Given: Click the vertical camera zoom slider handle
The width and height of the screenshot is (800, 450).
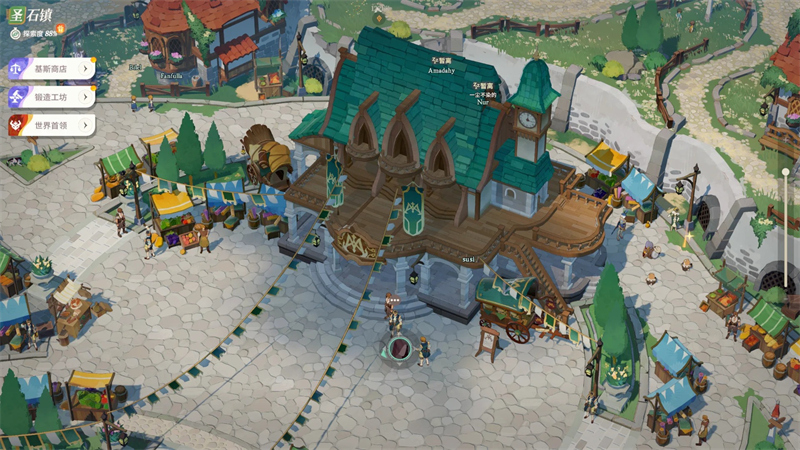Looking at the screenshot, I should 786,173.
